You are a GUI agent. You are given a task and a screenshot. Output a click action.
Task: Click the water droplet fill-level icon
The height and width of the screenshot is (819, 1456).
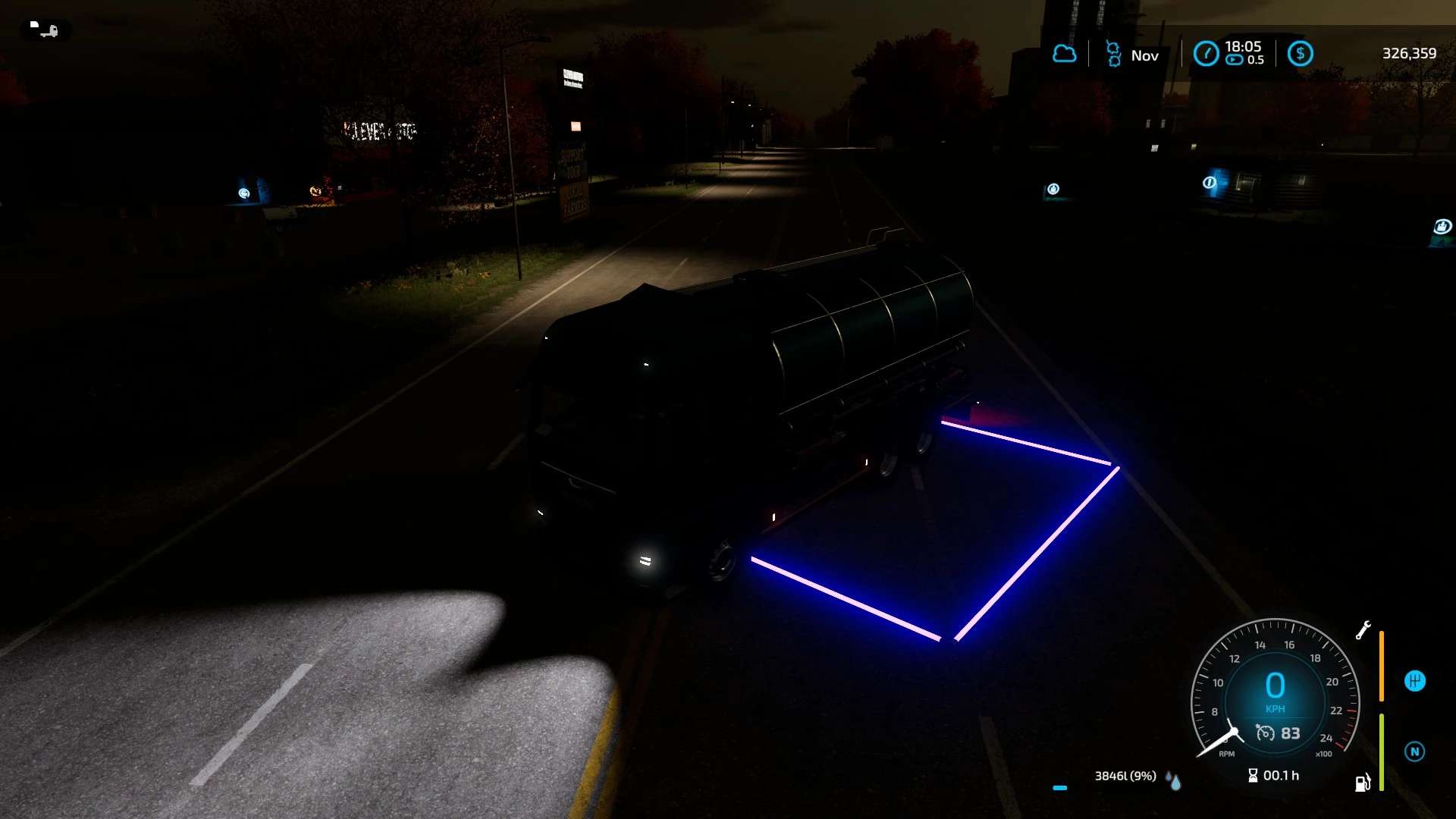[x=1174, y=780]
